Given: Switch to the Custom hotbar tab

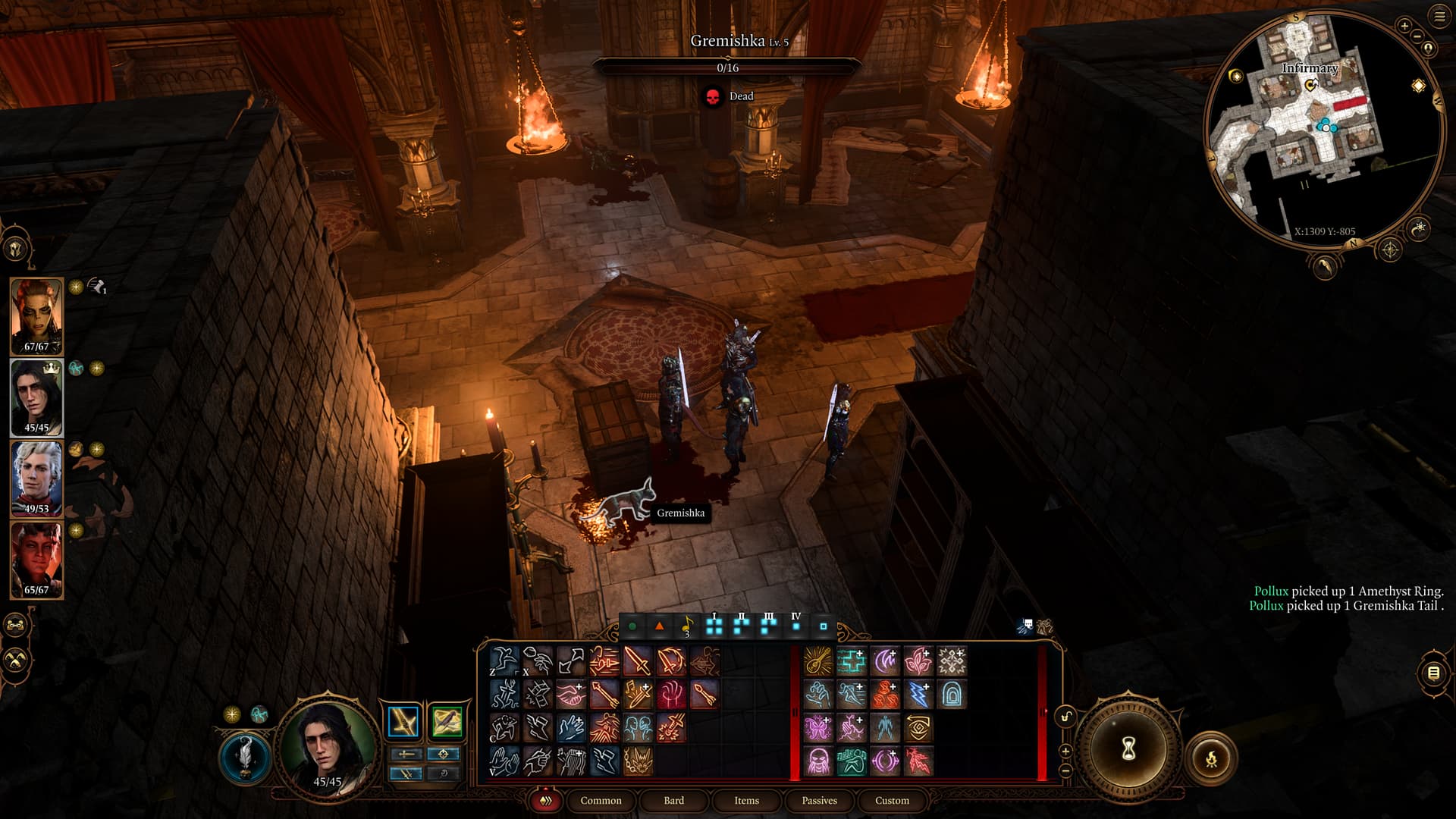Looking at the screenshot, I should pos(892,801).
